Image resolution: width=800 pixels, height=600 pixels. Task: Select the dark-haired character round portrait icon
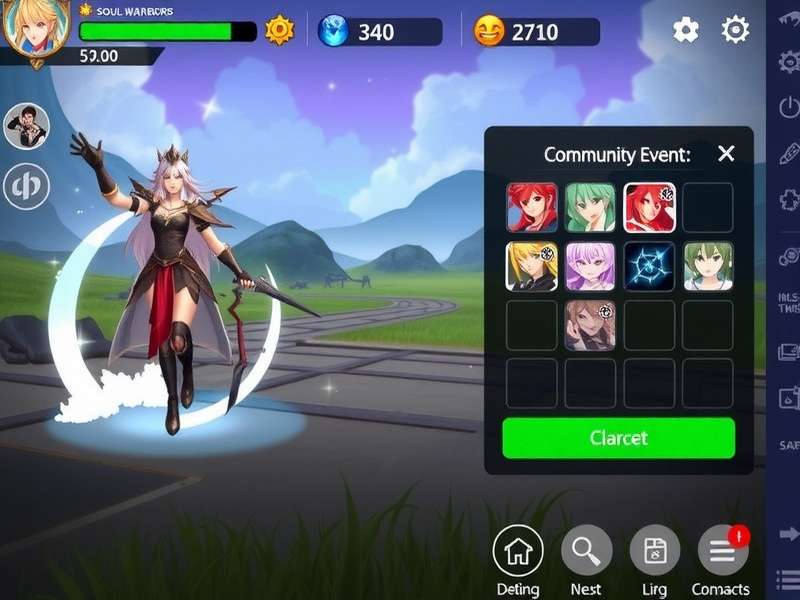27,126
